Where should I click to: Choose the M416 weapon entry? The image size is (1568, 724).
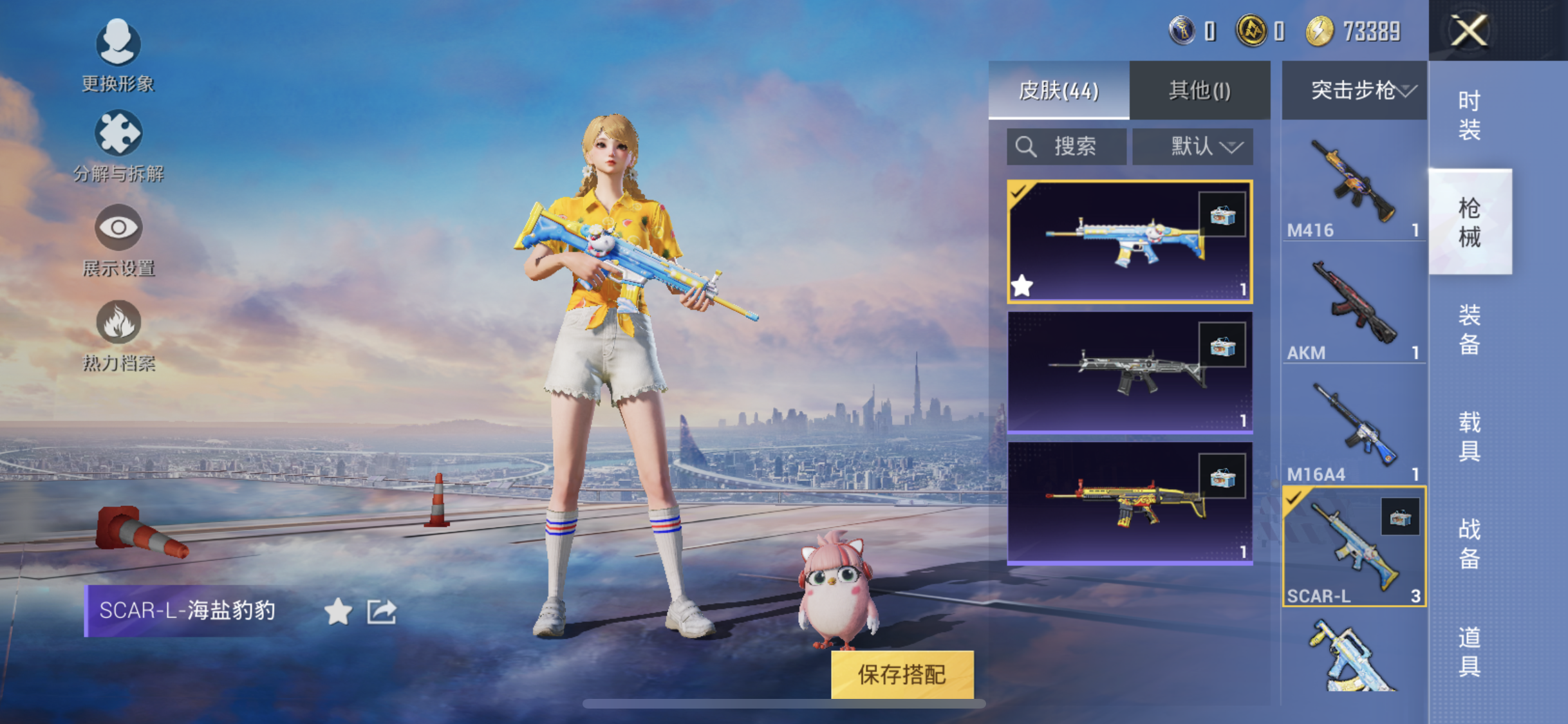[x=1354, y=187]
